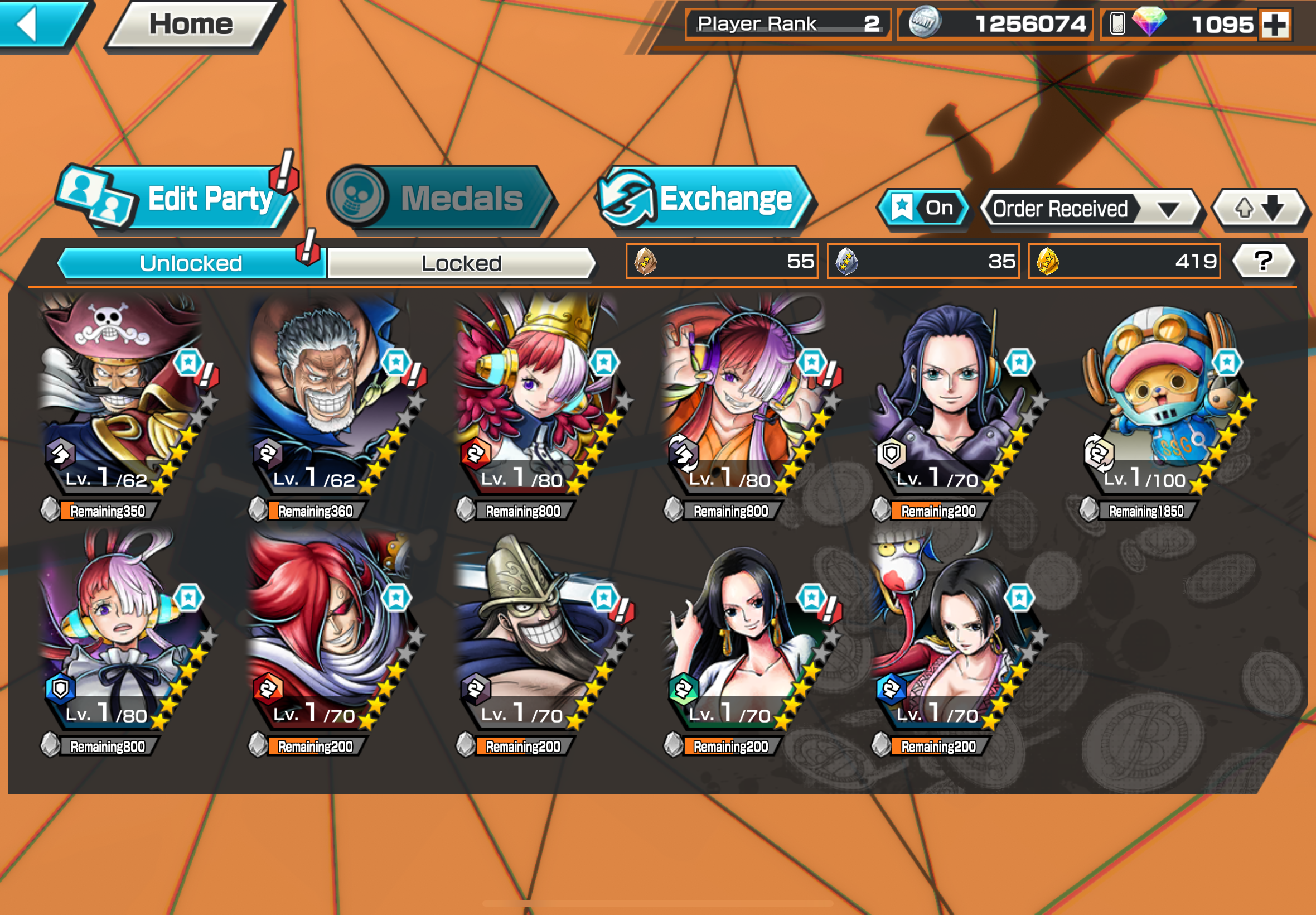
Task: Choose the red-haired scarfed man character card
Action: pos(330,637)
